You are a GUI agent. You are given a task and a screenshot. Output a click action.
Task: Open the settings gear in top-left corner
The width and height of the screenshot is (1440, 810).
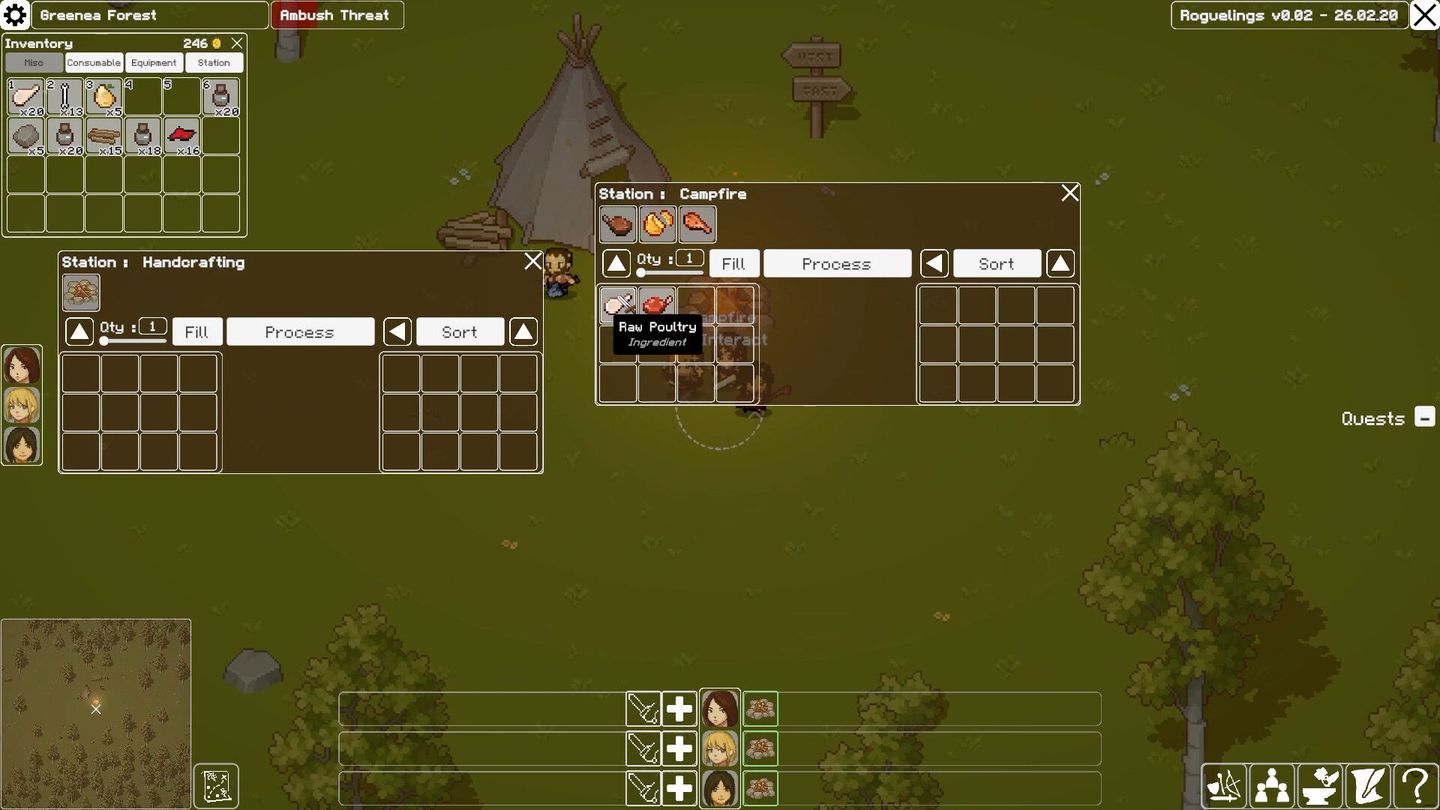tap(14, 14)
